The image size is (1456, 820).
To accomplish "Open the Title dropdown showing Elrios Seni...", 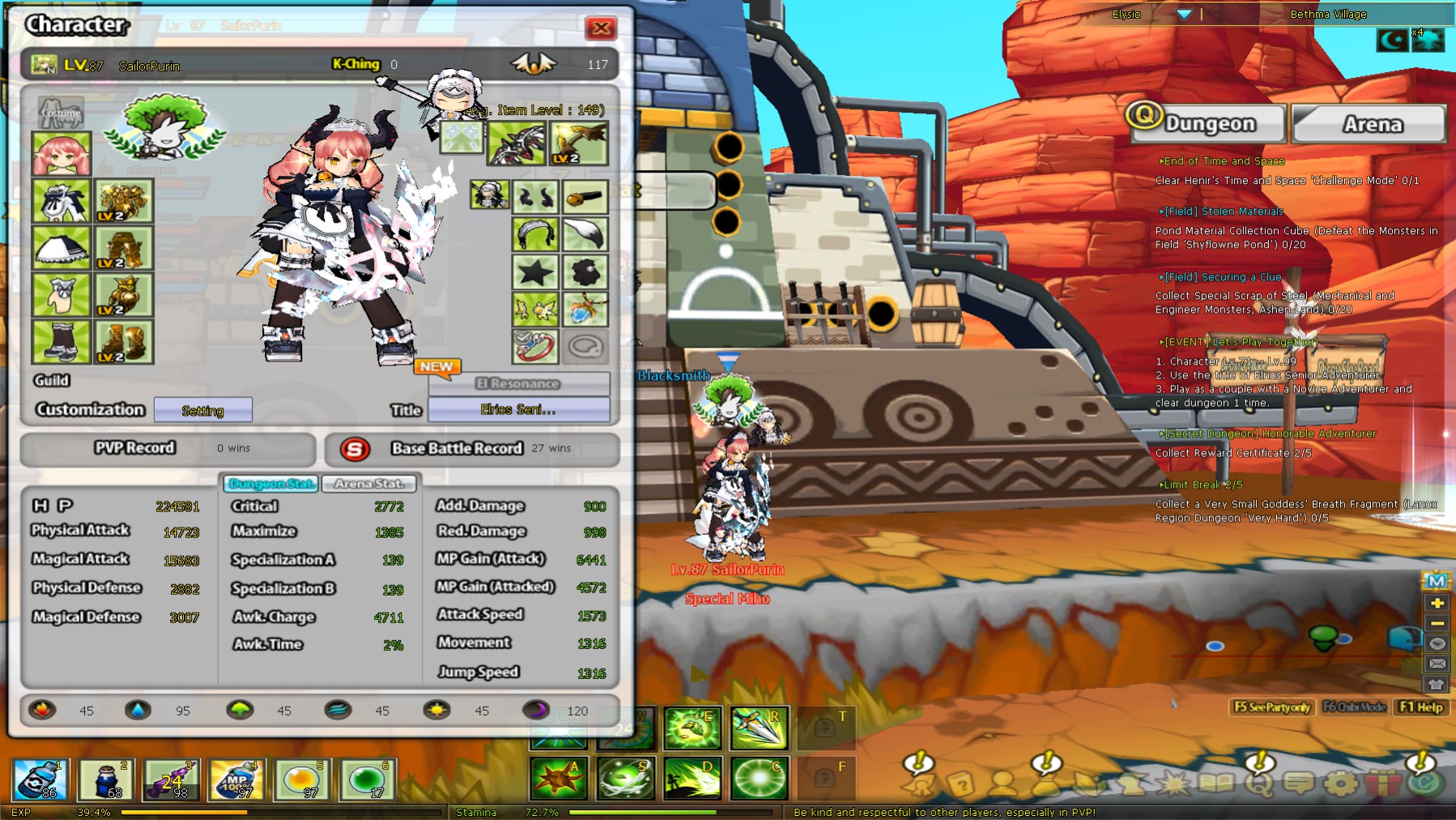I will click(518, 410).
